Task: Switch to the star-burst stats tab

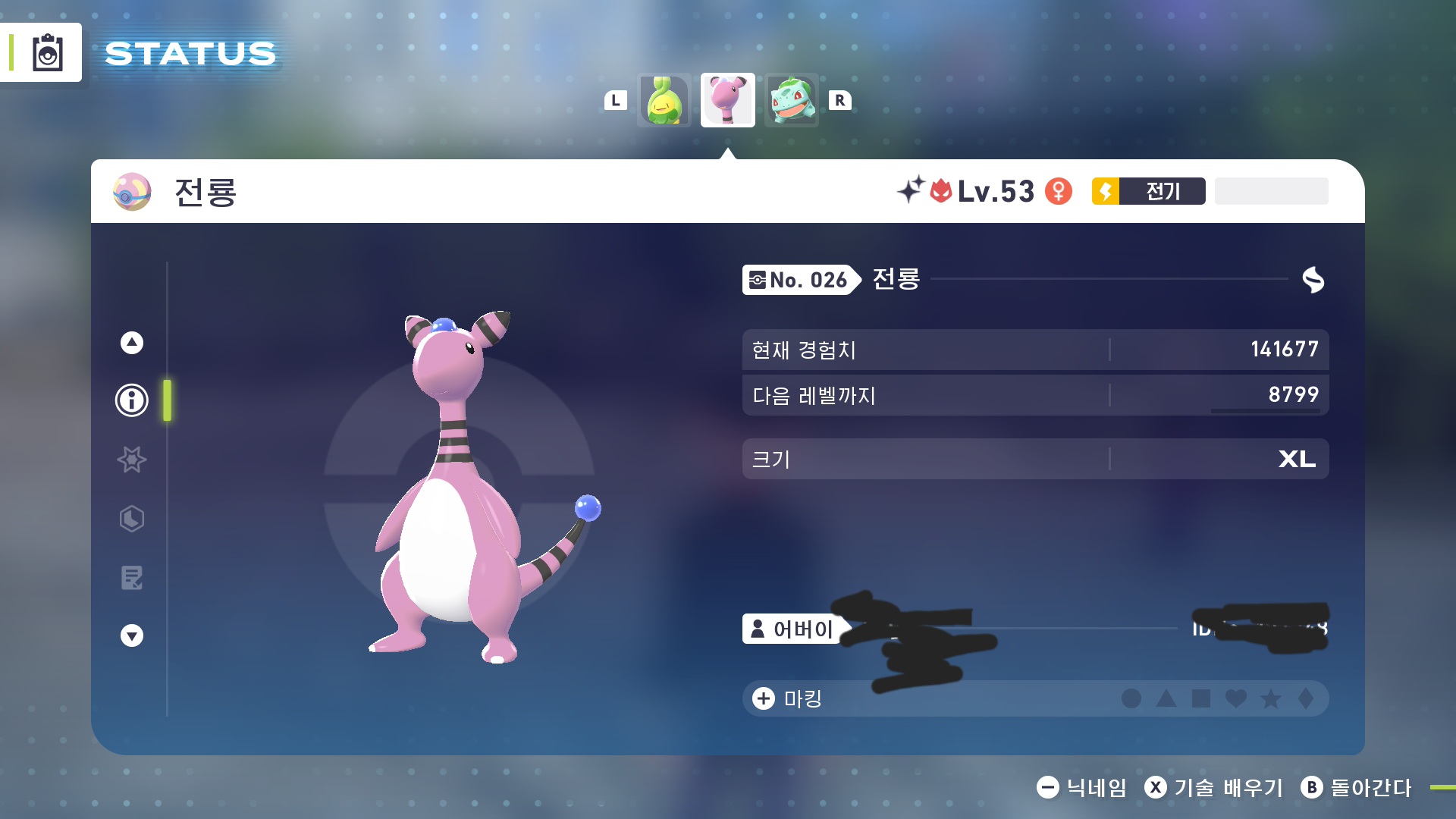Action: pyautogui.click(x=132, y=460)
